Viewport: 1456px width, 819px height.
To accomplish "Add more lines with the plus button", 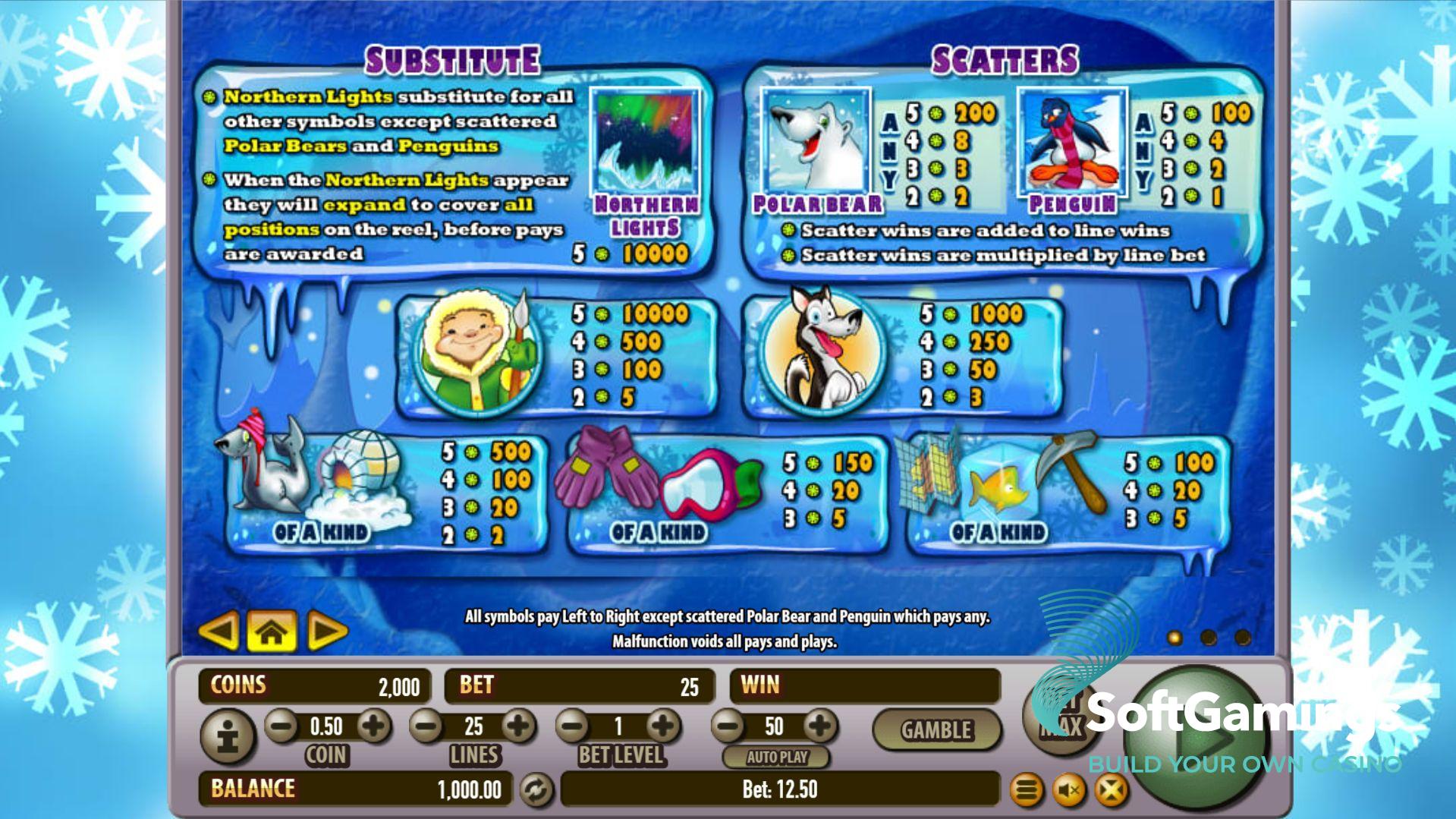I will pos(518,726).
